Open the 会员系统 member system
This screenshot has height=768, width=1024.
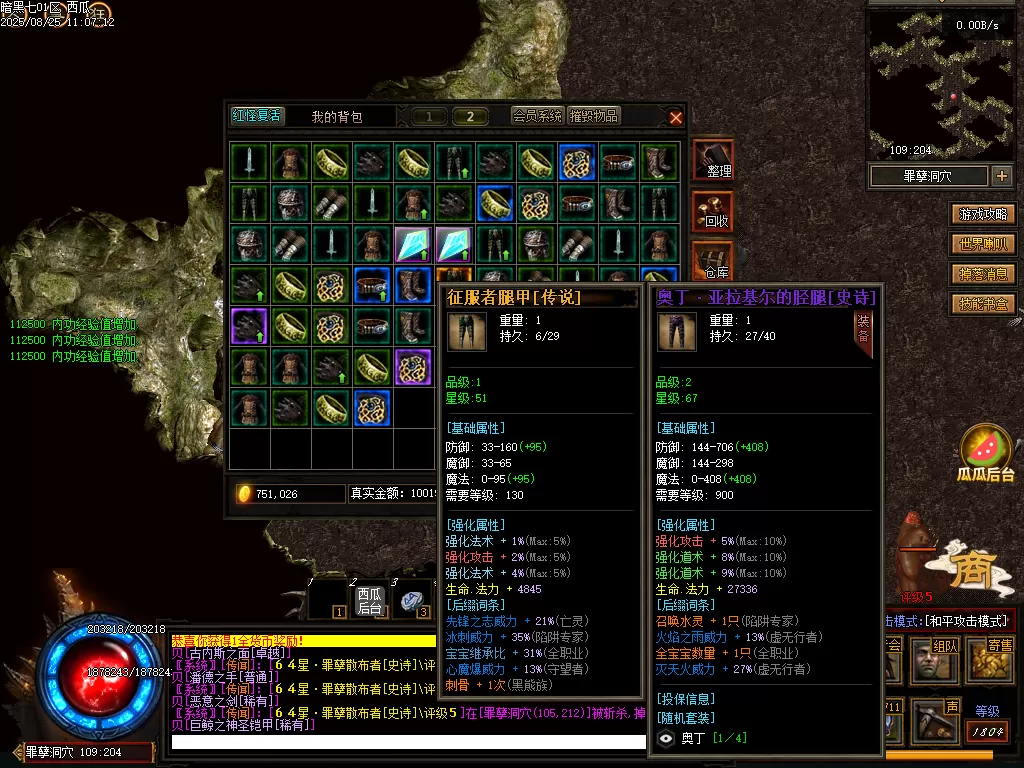[x=538, y=116]
